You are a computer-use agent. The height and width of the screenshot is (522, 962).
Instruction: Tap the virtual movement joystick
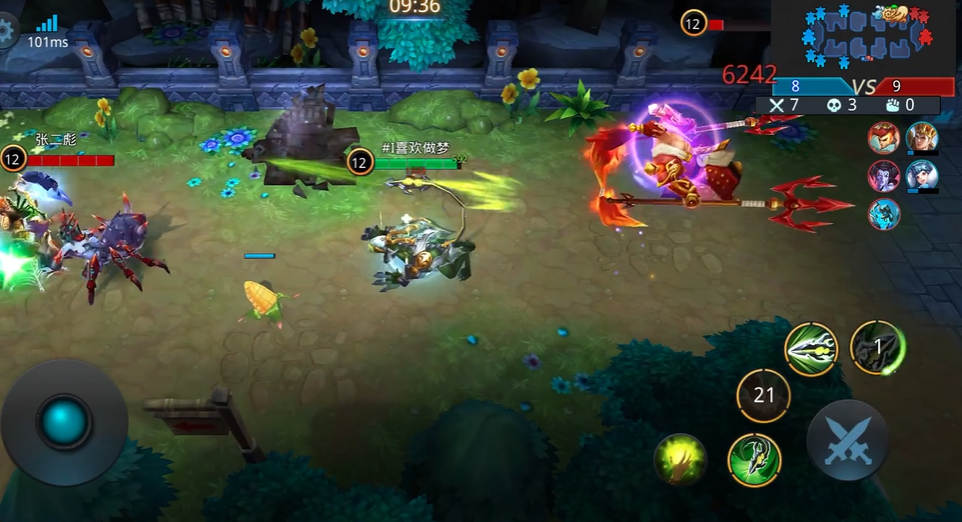[x=65, y=423]
